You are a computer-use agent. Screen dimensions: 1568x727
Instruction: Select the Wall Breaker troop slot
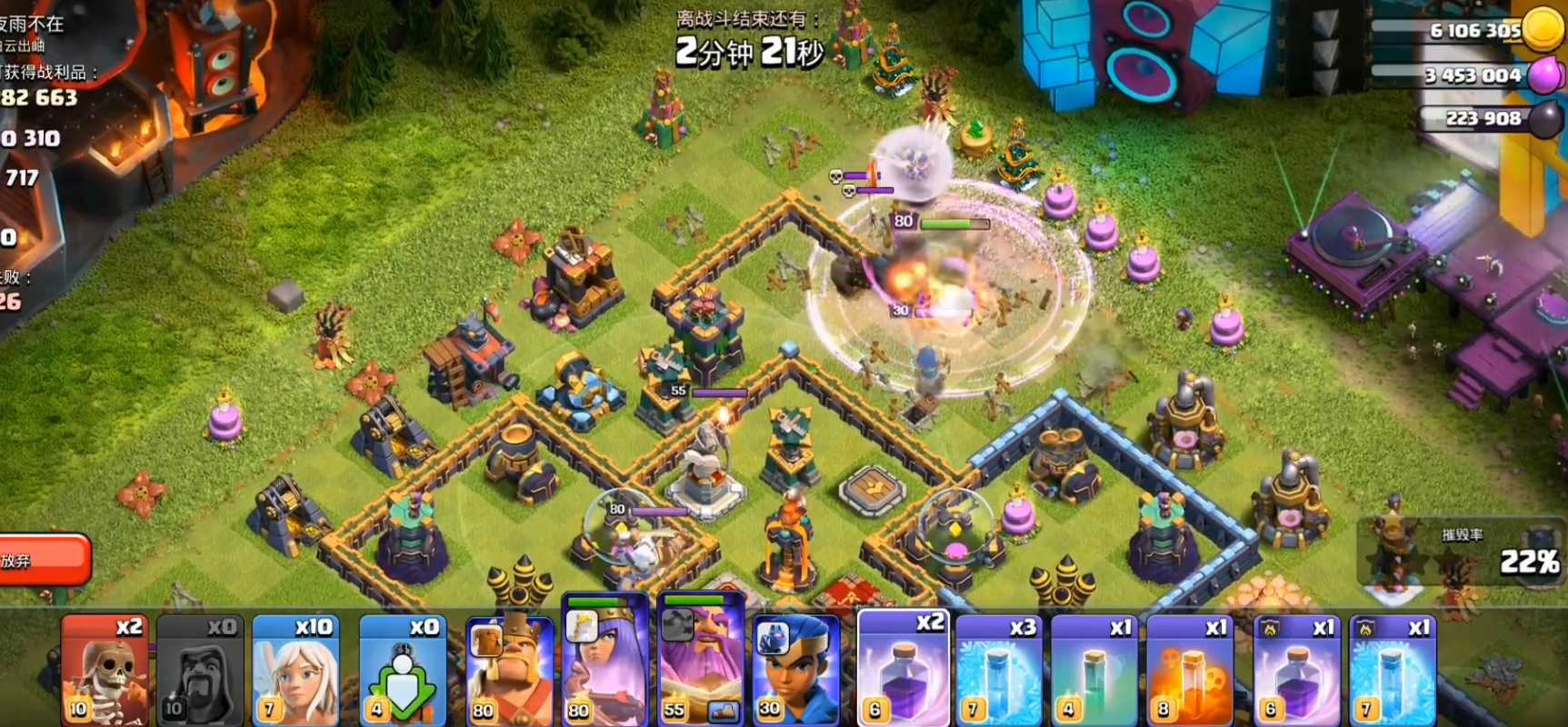104,670
